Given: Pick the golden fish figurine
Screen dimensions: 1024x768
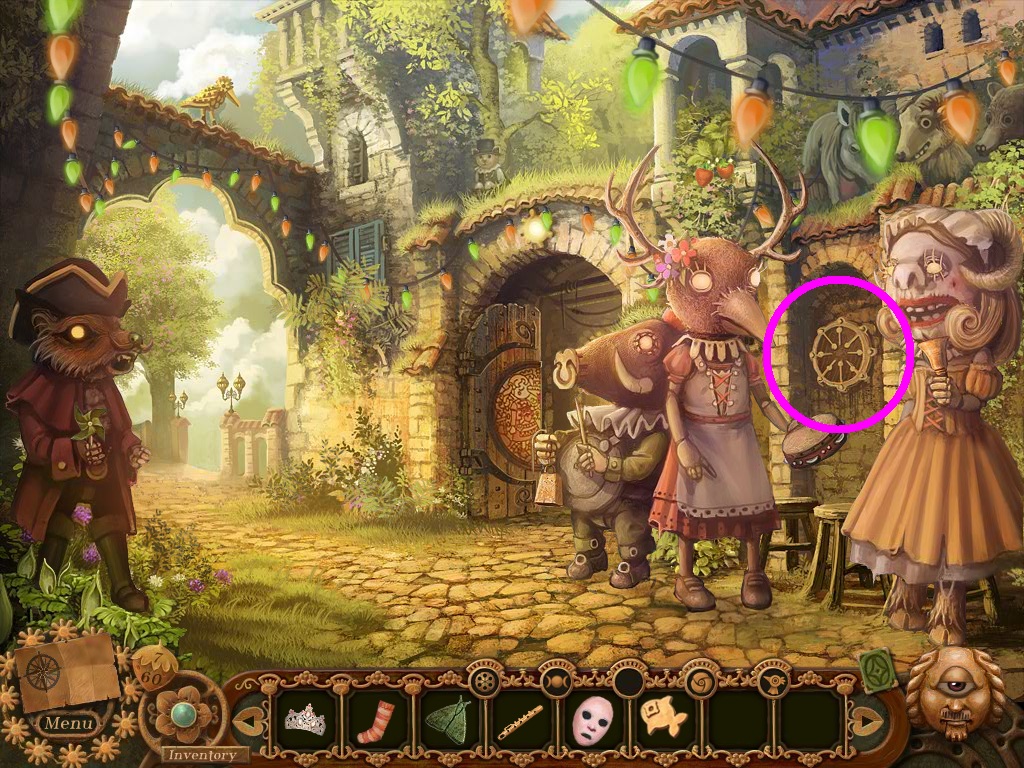Looking at the screenshot, I should pos(661,718).
